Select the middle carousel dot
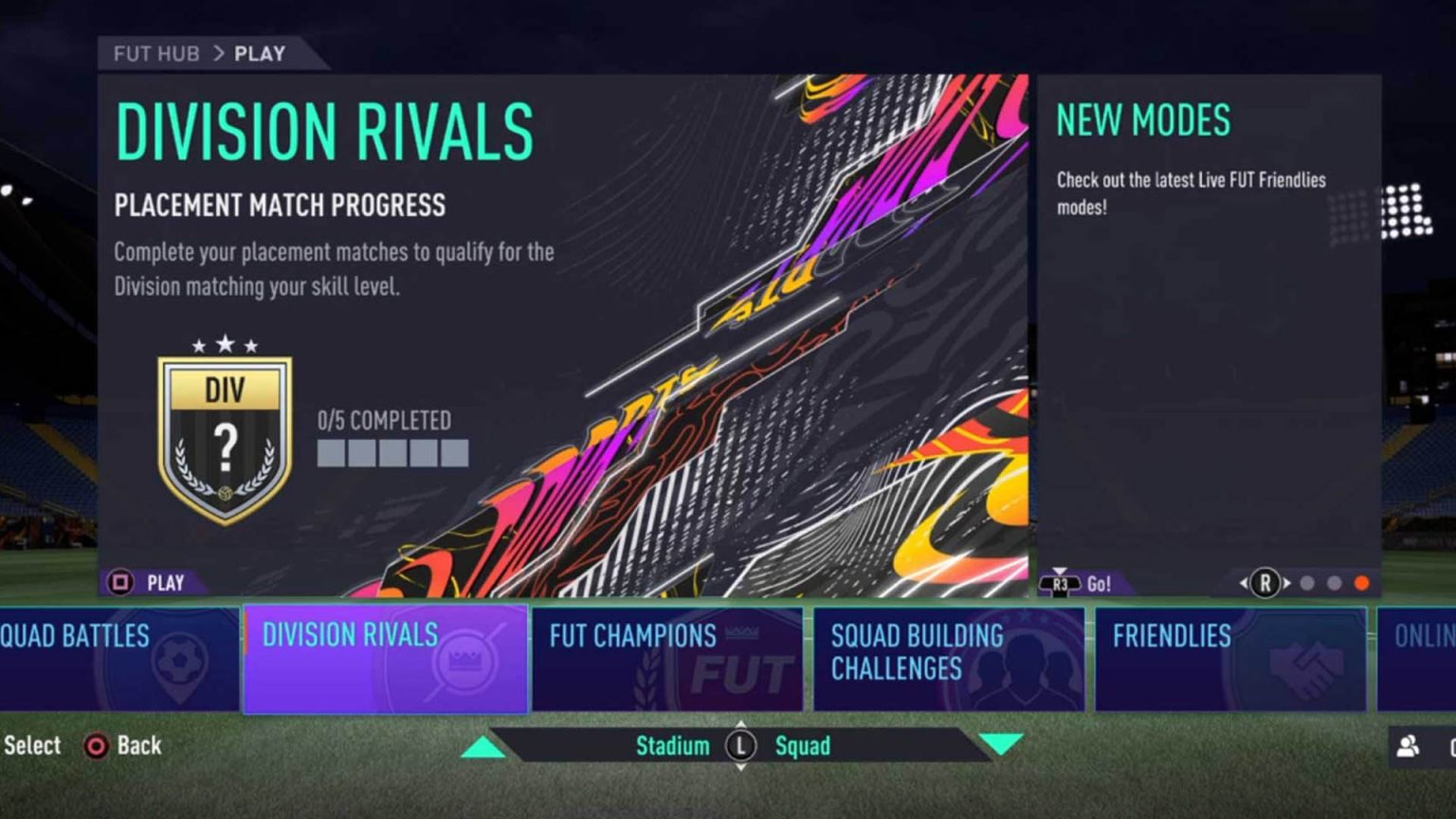The height and width of the screenshot is (819, 1456). (x=1335, y=583)
